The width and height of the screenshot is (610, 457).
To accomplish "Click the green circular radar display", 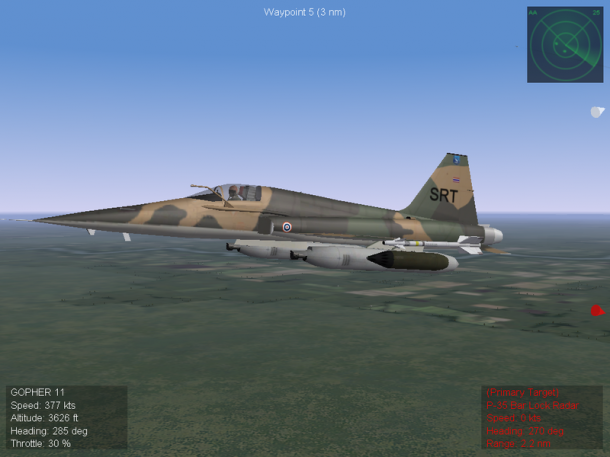I will (x=565, y=44).
